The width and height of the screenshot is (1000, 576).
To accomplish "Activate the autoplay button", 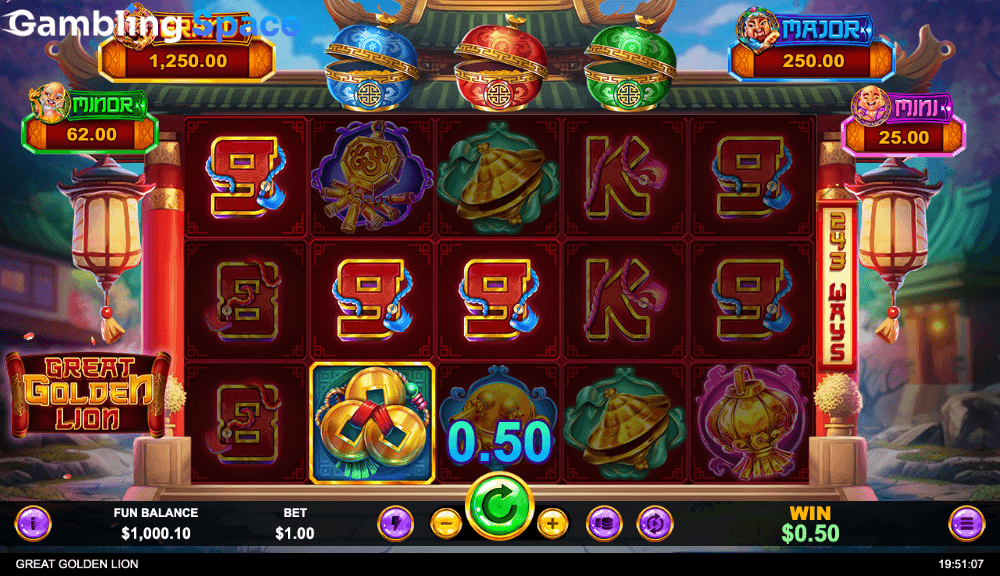I will [x=655, y=522].
